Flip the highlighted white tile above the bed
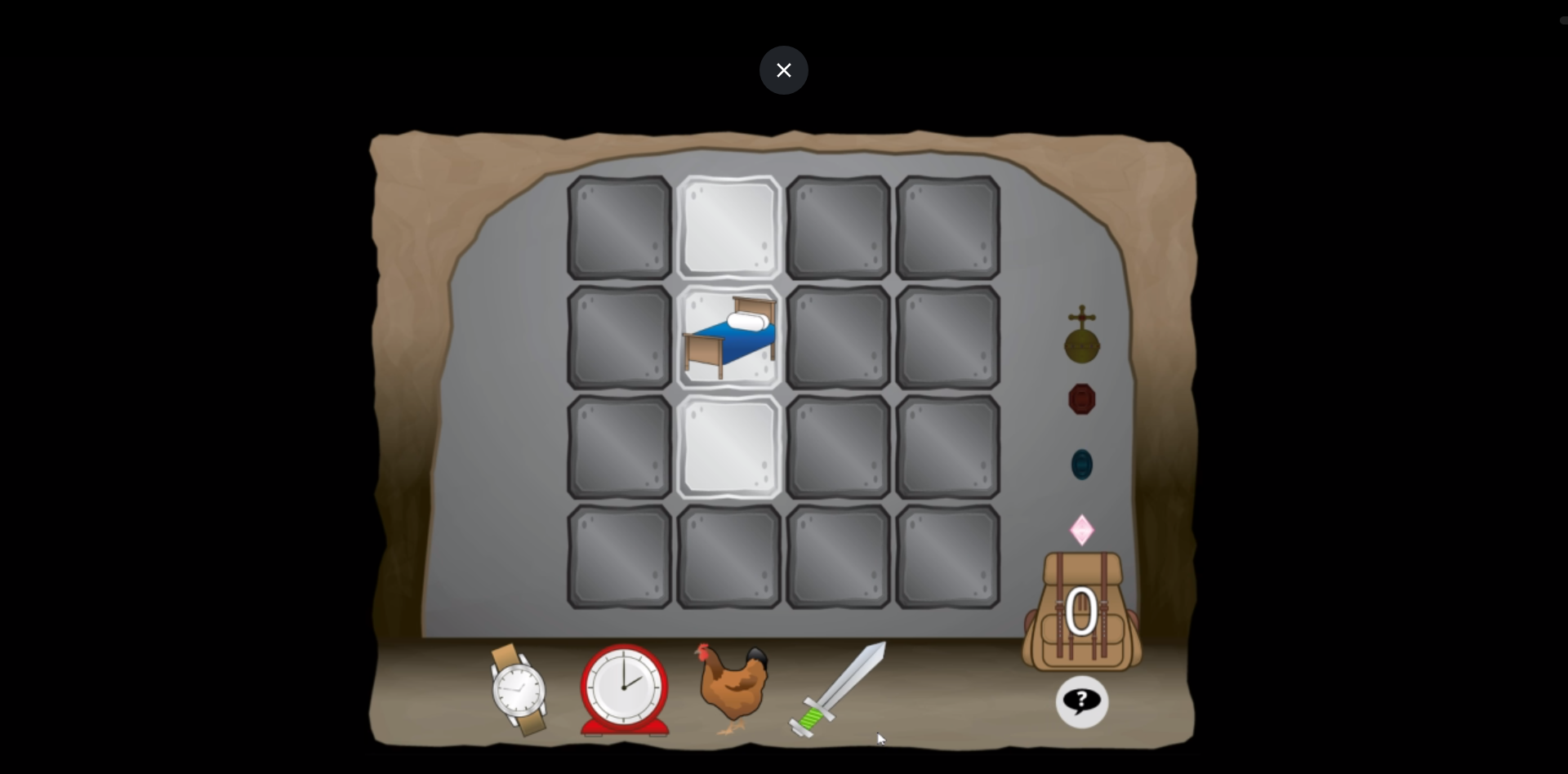The image size is (1568, 774). point(728,229)
